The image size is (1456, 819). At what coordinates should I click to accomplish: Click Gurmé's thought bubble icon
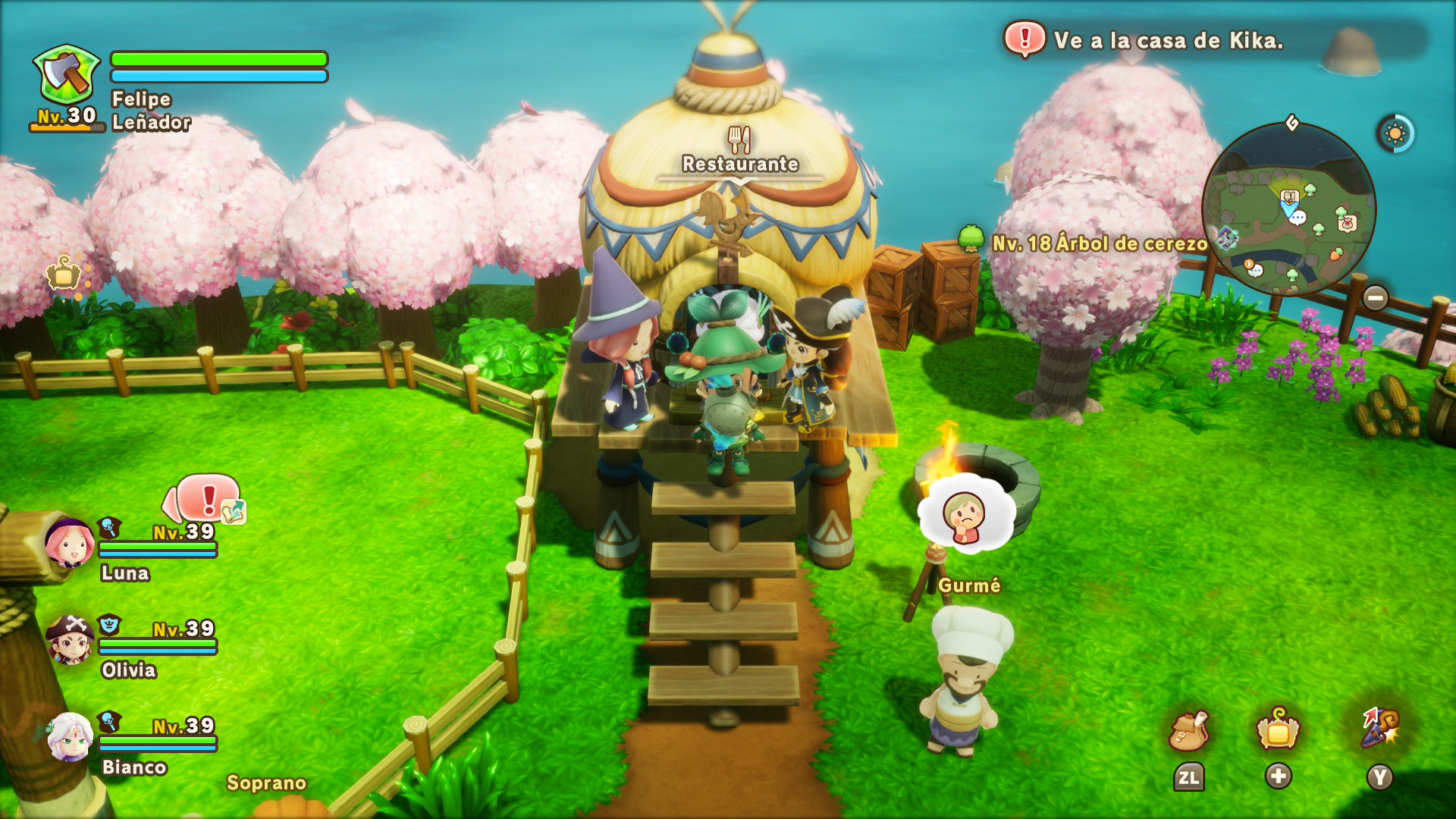pyautogui.click(x=965, y=516)
